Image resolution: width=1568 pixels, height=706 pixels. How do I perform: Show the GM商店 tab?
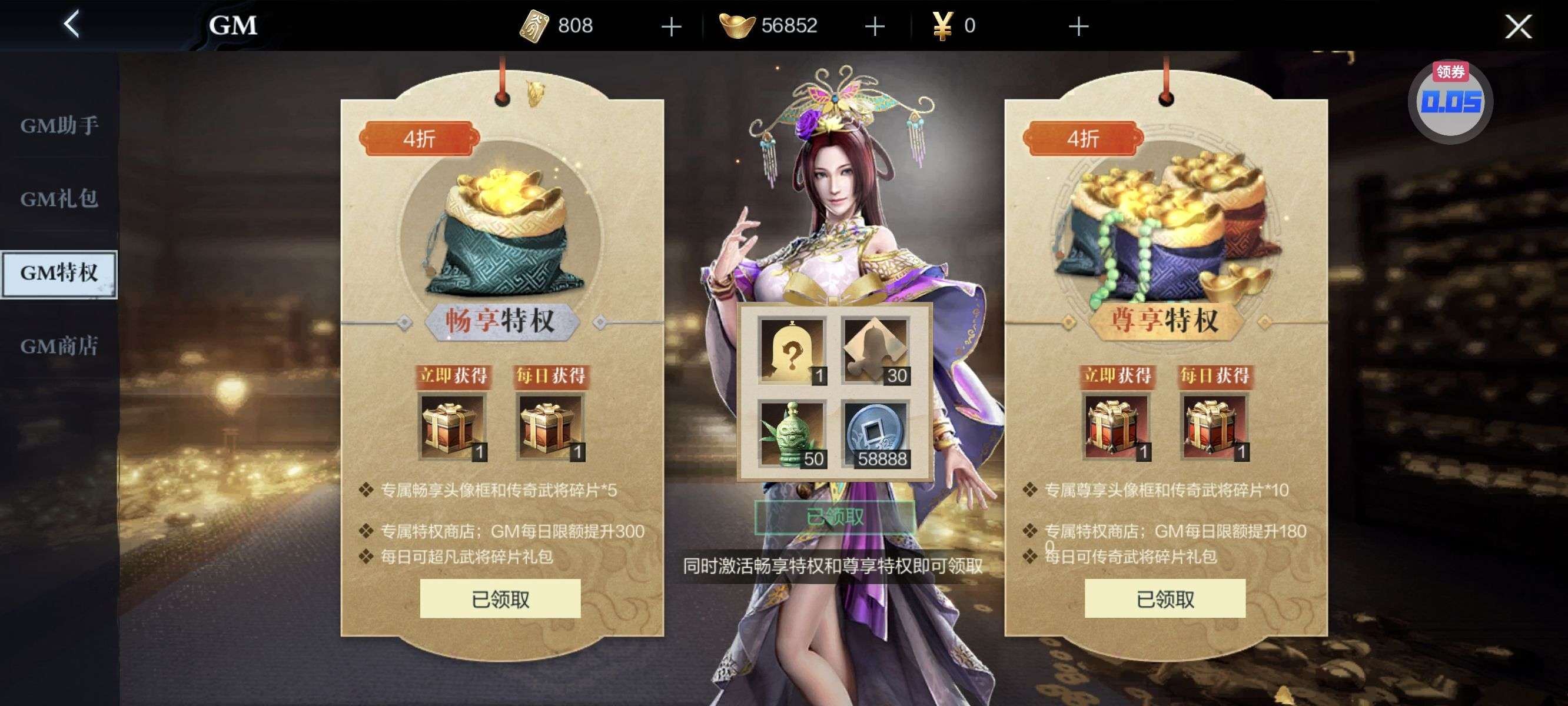[59, 347]
